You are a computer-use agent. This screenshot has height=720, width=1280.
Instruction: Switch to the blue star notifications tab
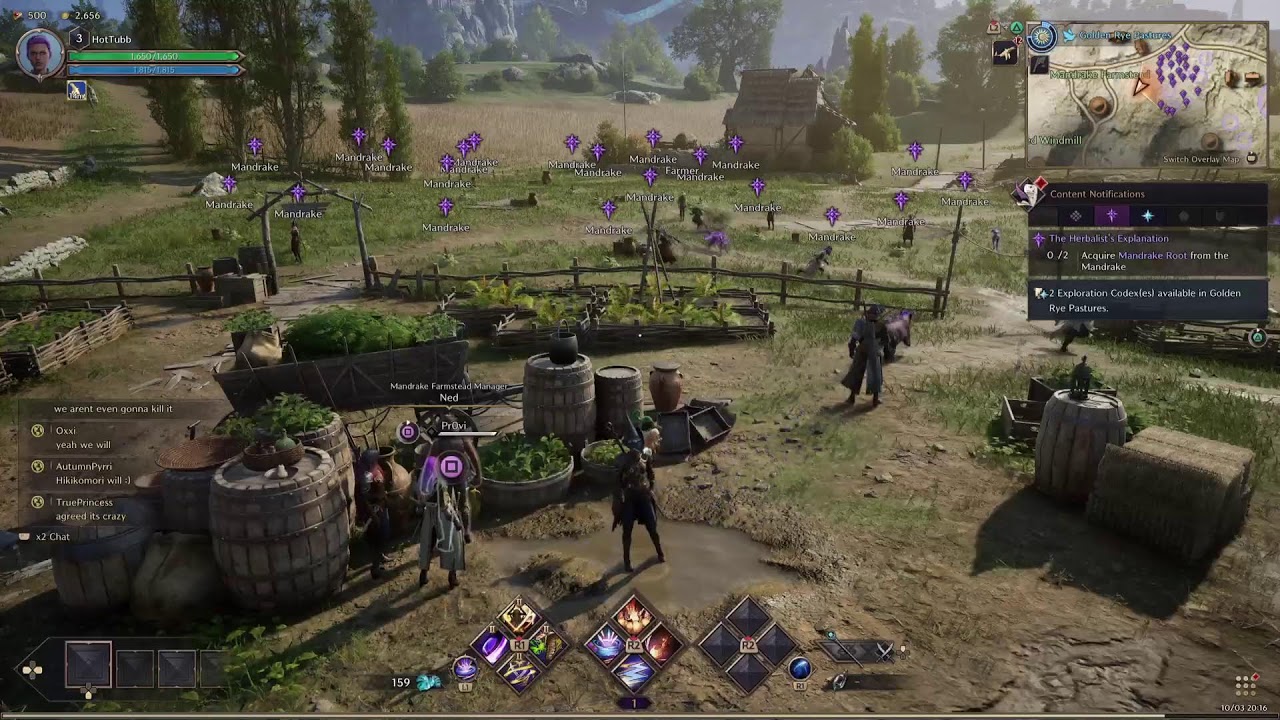(x=1148, y=215)
